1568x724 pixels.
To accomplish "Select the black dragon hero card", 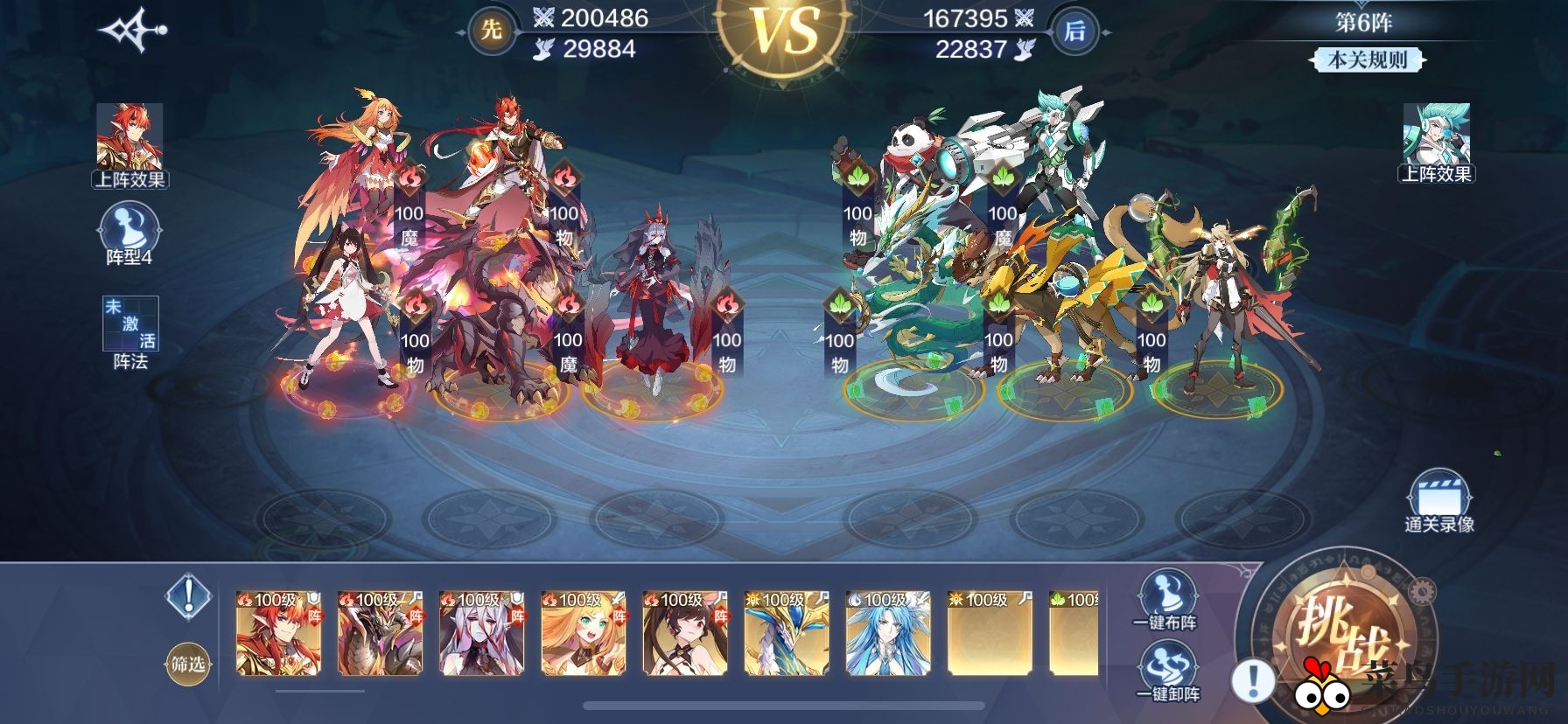I will click(x=380, y=633).
